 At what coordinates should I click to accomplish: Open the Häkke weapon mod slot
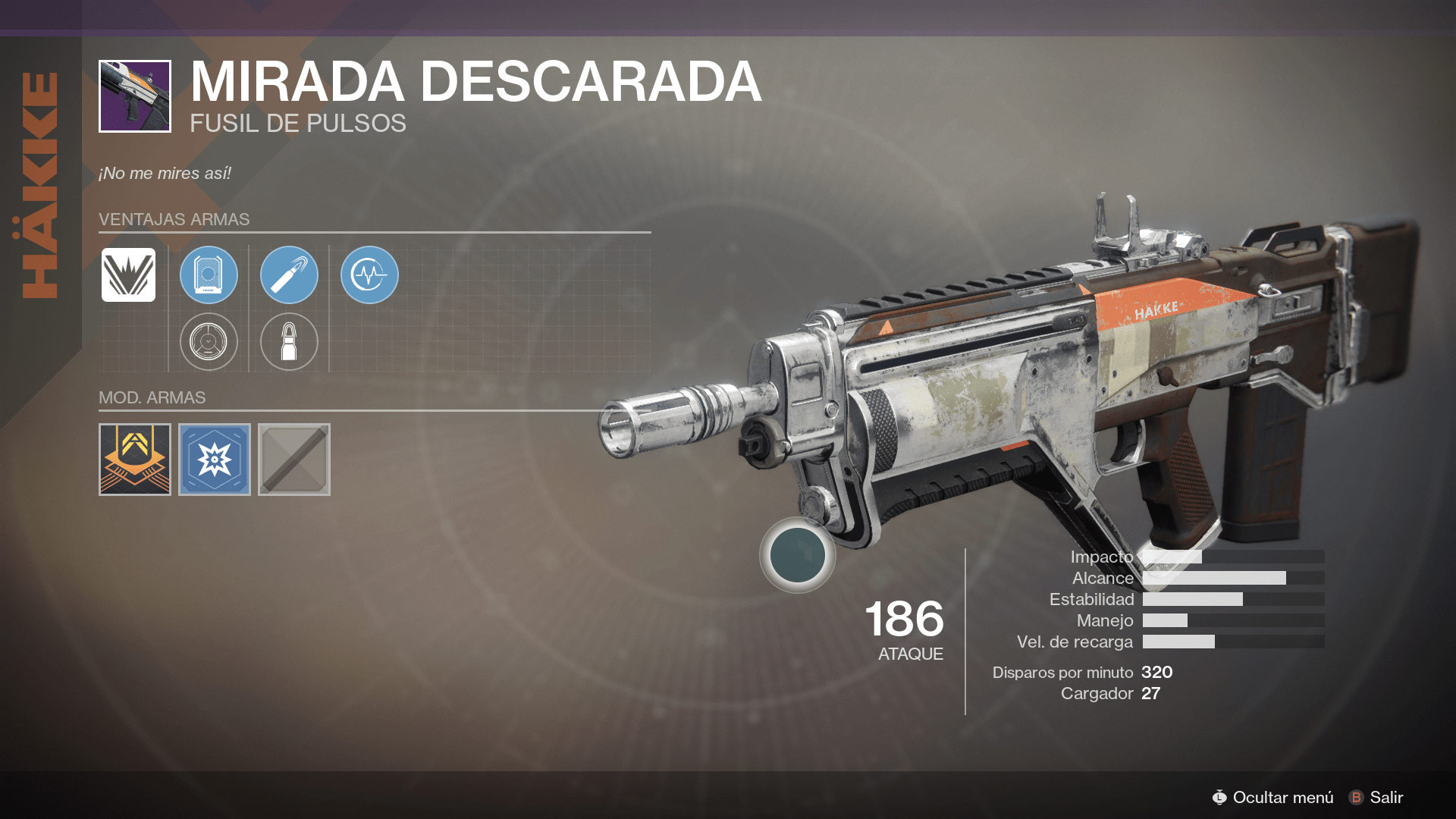pos(133,459)
